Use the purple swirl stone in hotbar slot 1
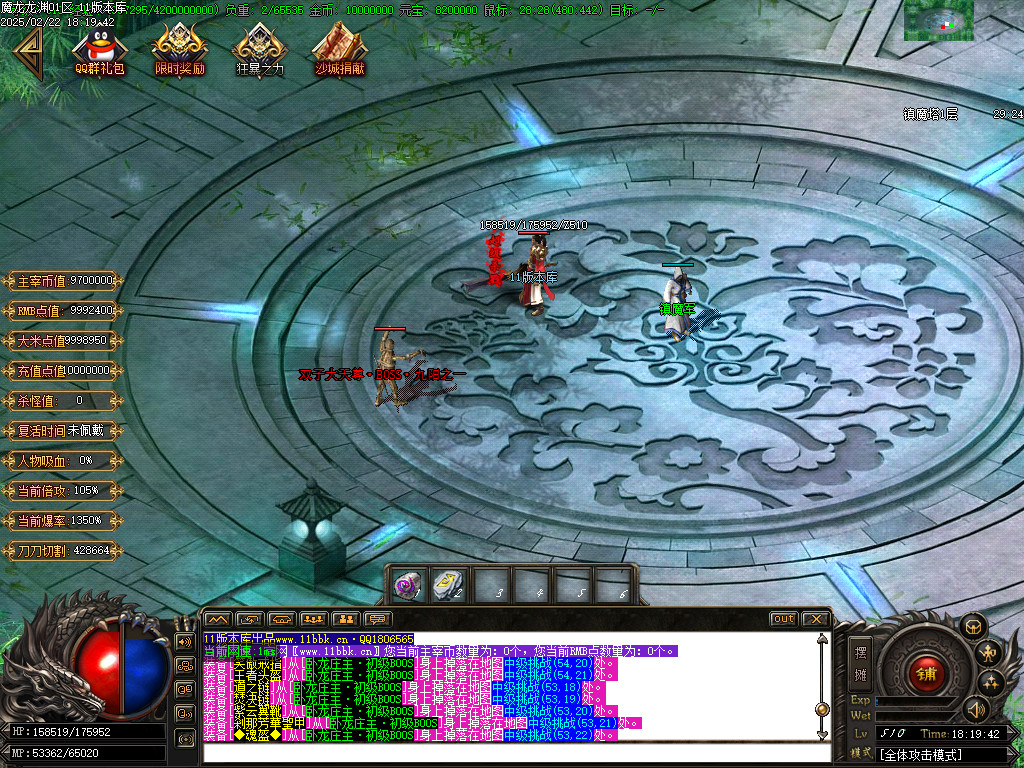The width and height of the screenshot is (1024, 768). click(x=406, y=585)
